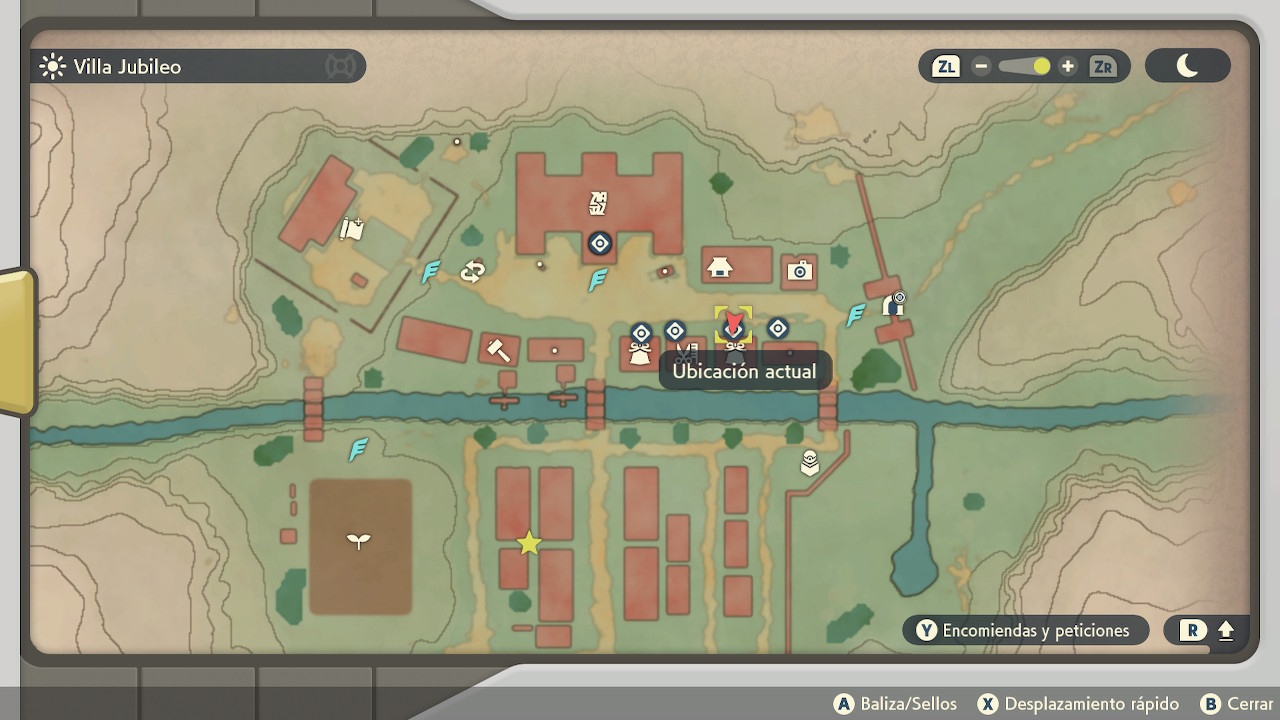
Task: Click the zoom-in plus button
Action: pyautogui.click(x=1068, y=67)
